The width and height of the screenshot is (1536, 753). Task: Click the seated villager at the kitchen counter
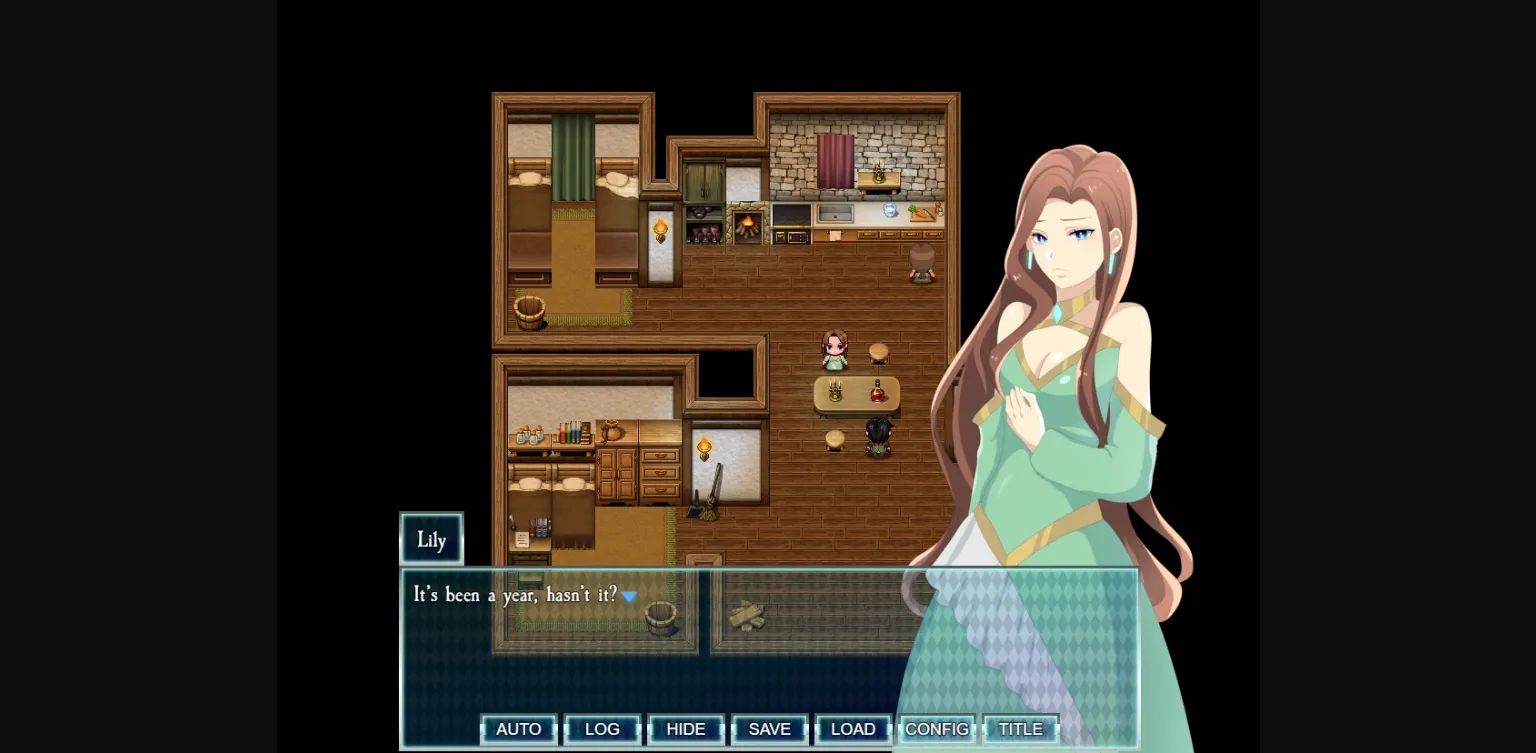(x=921, y=262)
